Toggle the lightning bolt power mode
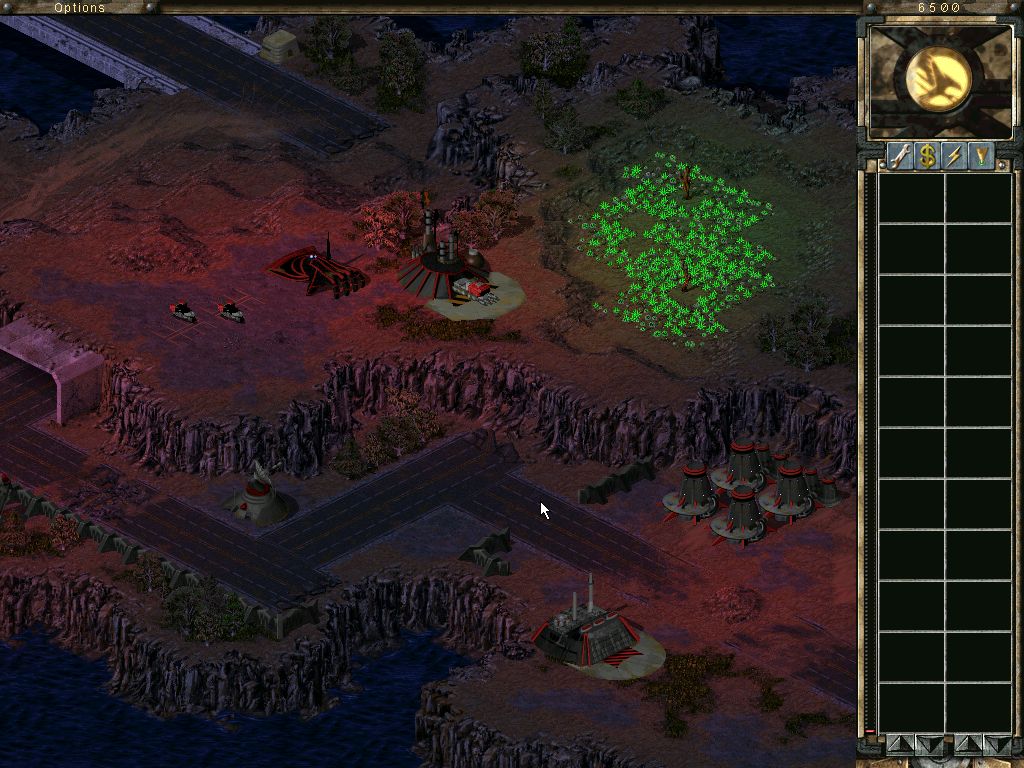This screenshot has height=768, width=1024. 954,156
